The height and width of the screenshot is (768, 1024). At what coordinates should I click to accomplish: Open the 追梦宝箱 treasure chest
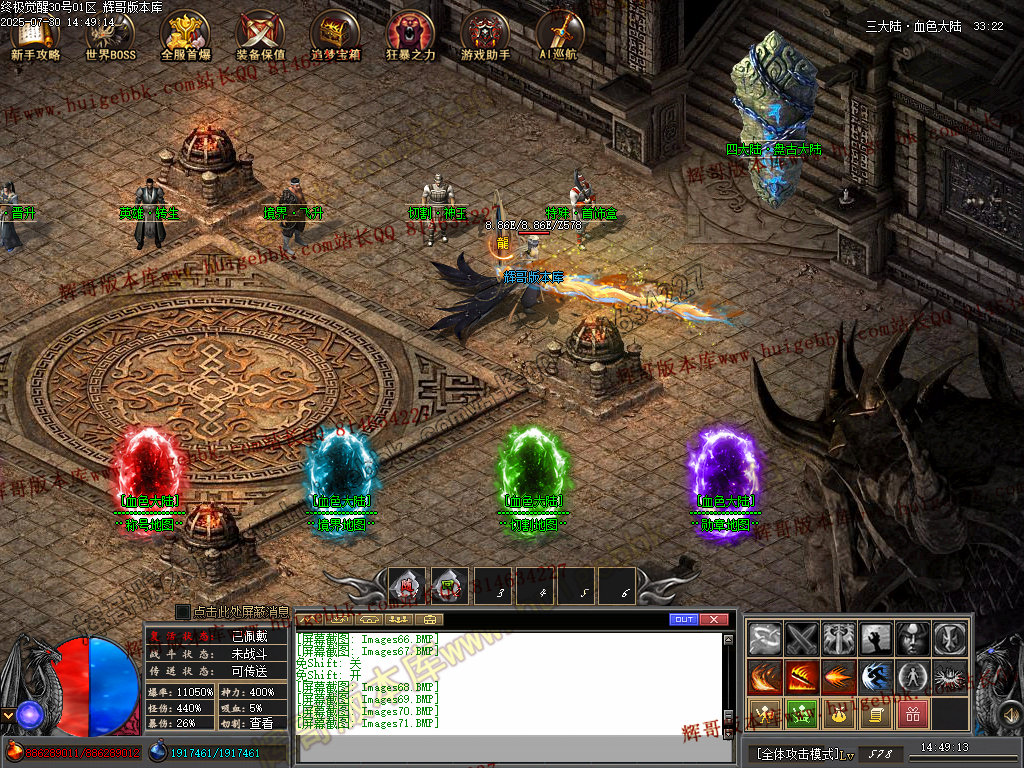click(335, 36)
